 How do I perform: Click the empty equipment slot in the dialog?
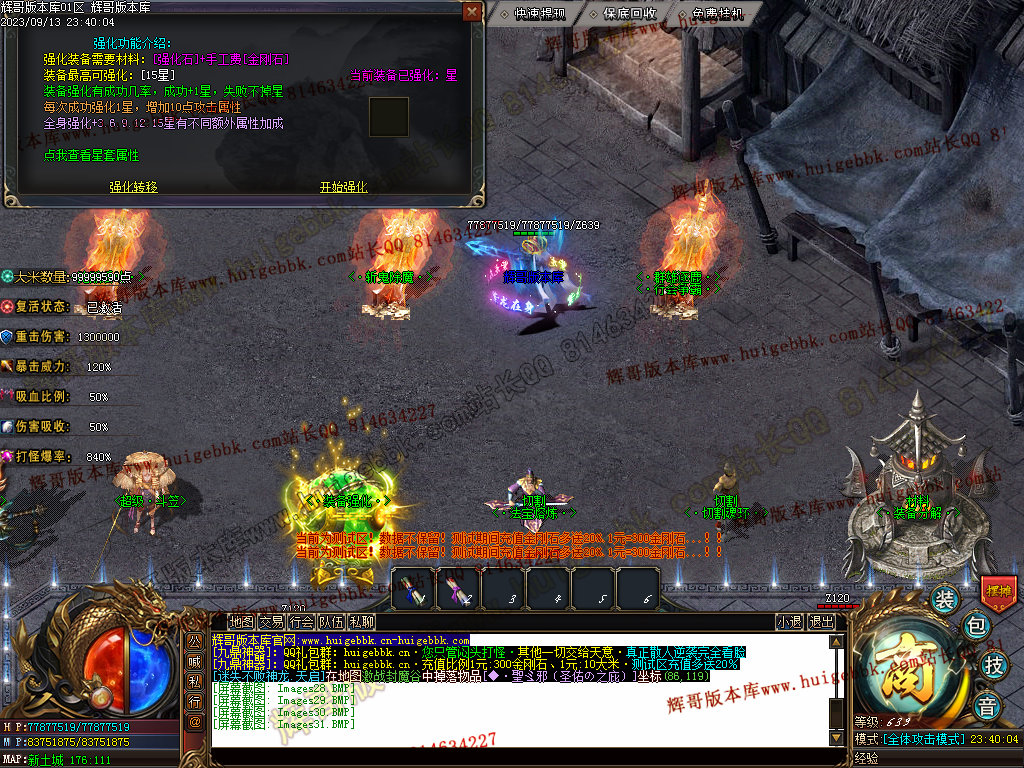(389, 117)
